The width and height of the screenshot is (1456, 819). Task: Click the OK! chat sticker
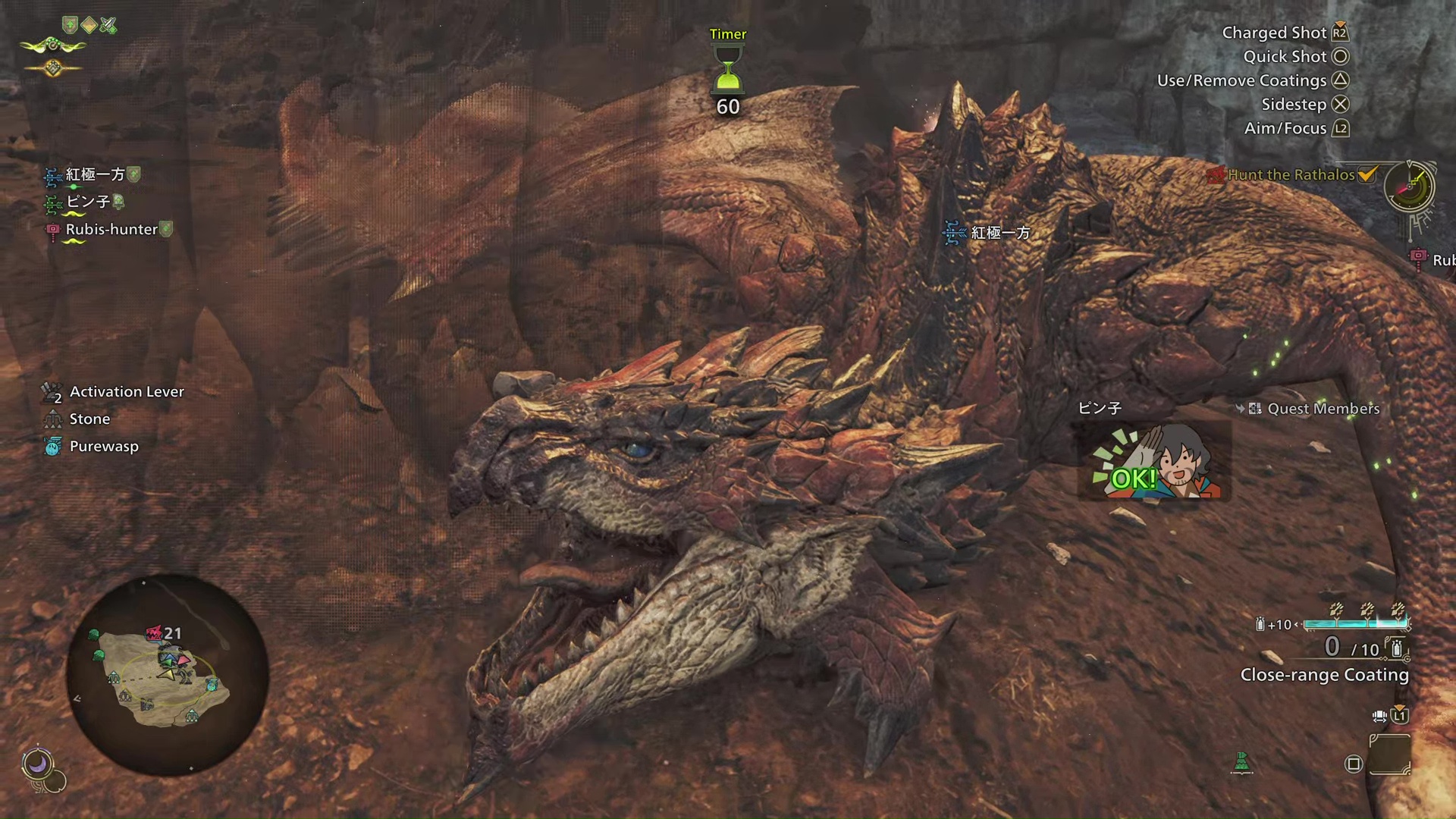[1153, 463]
